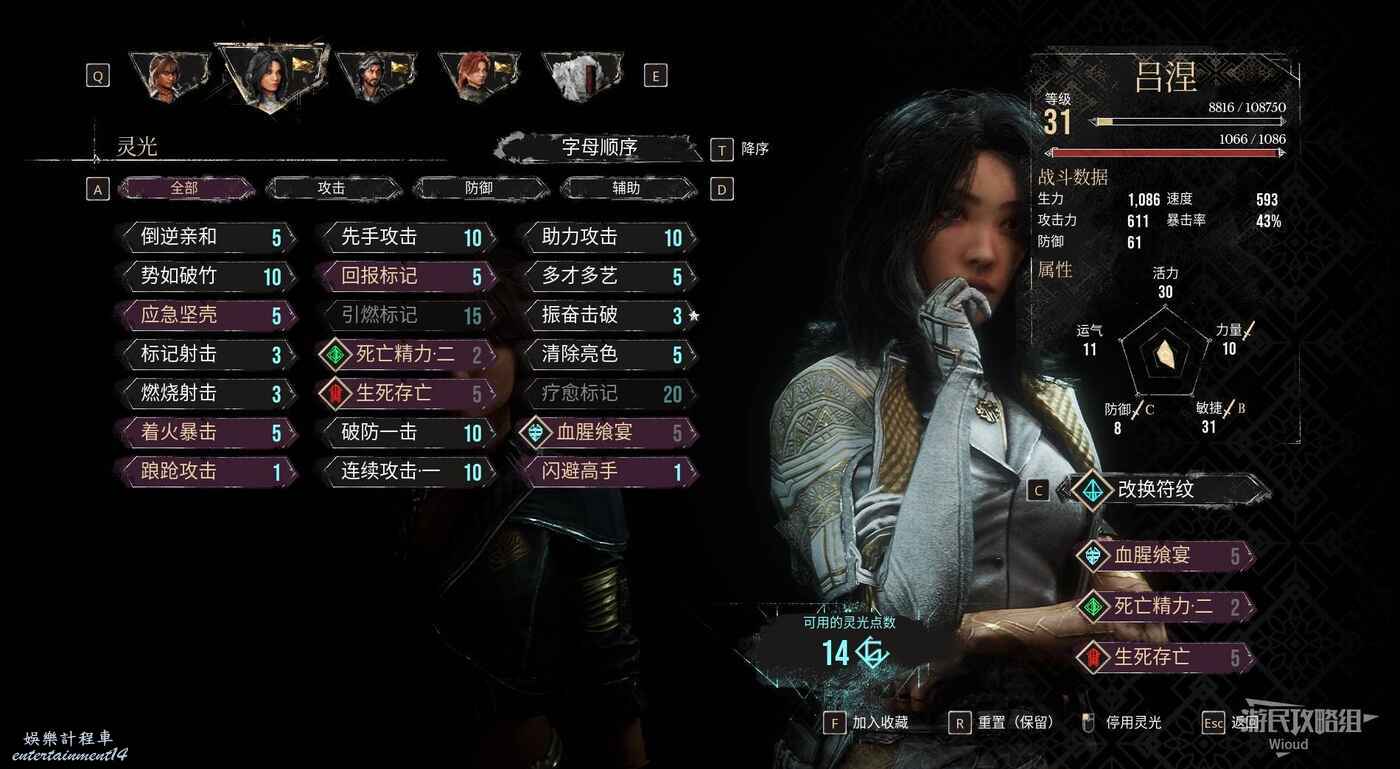Open the 辅助 skills tab
1400x769 pixels.
[x=627, y=188]
